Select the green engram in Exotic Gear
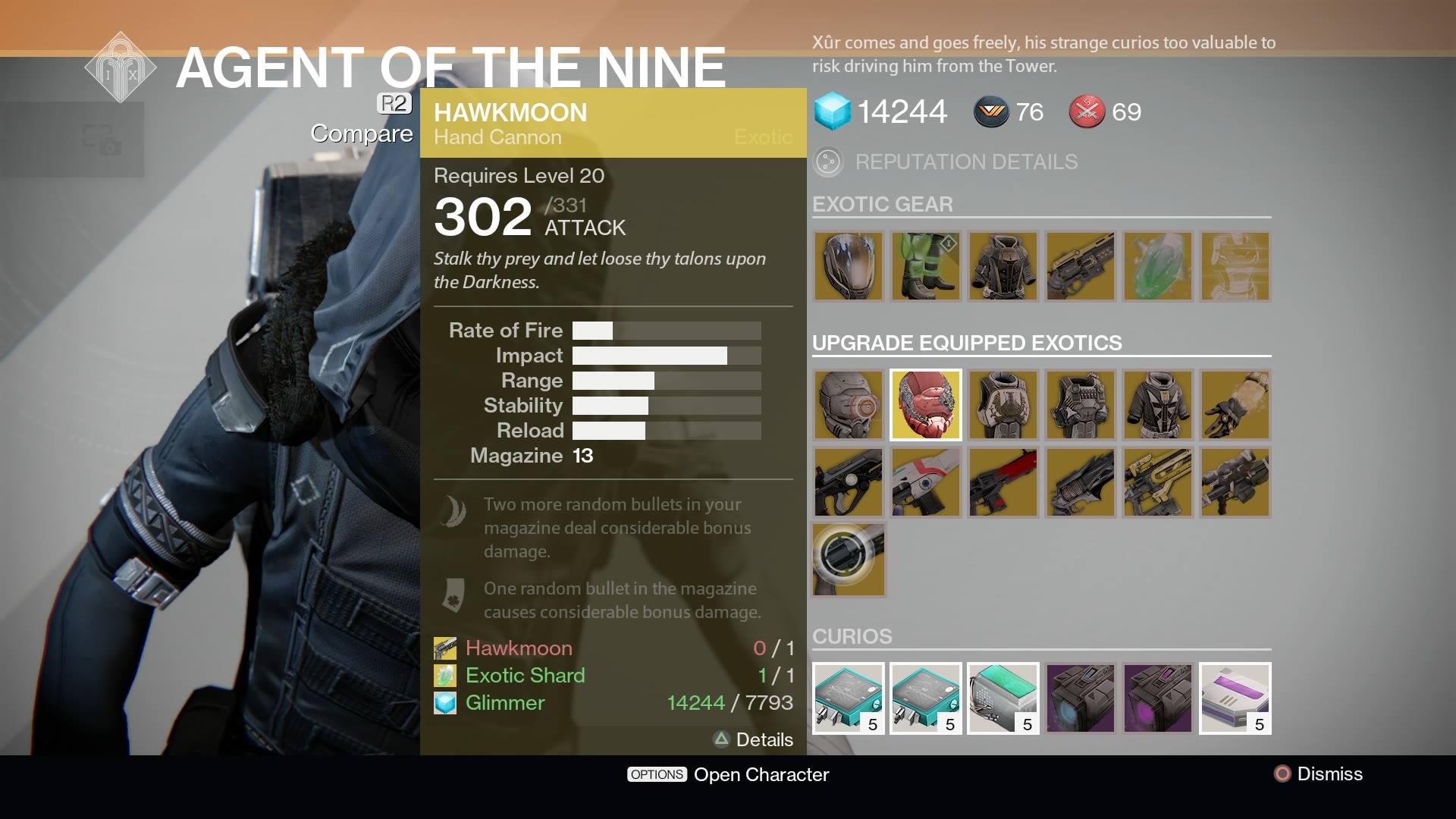 tap(1157, 267)
